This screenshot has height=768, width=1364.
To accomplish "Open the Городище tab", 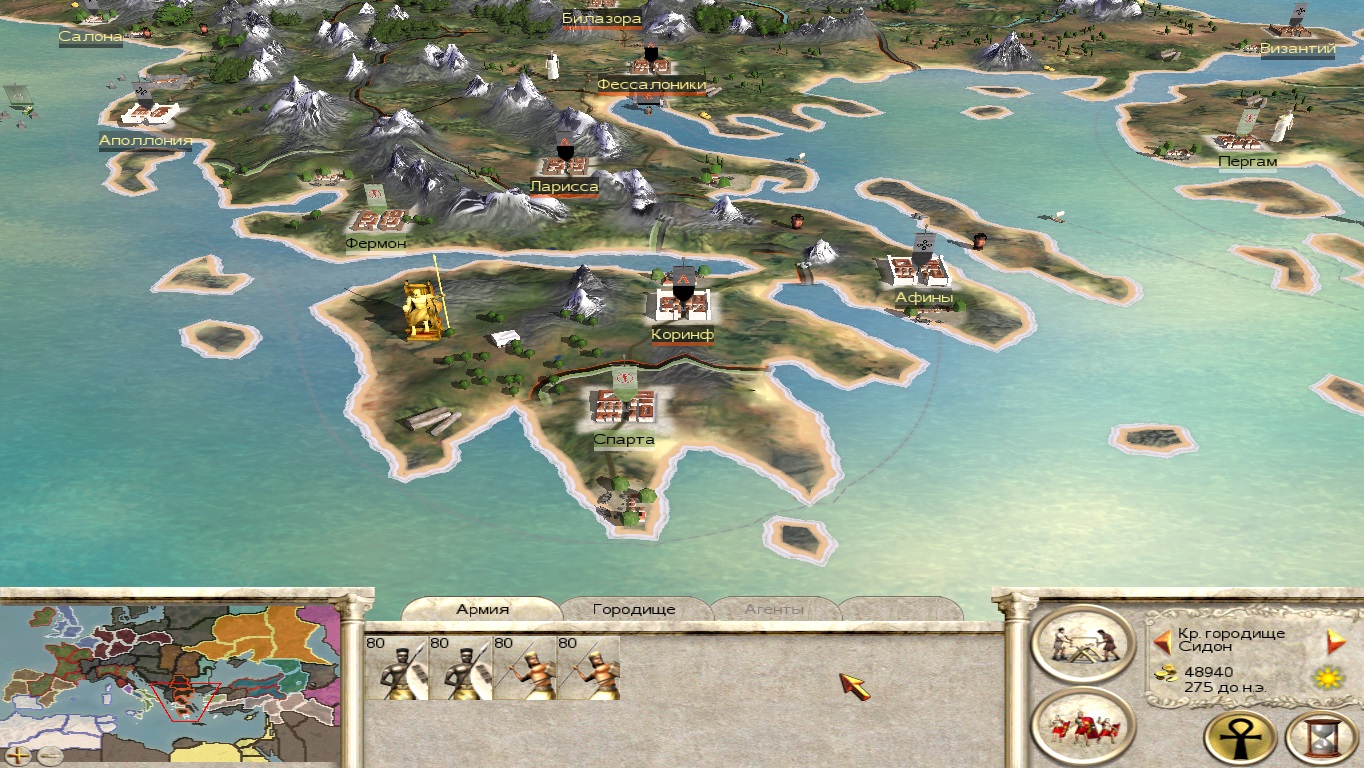I will 634,609.
